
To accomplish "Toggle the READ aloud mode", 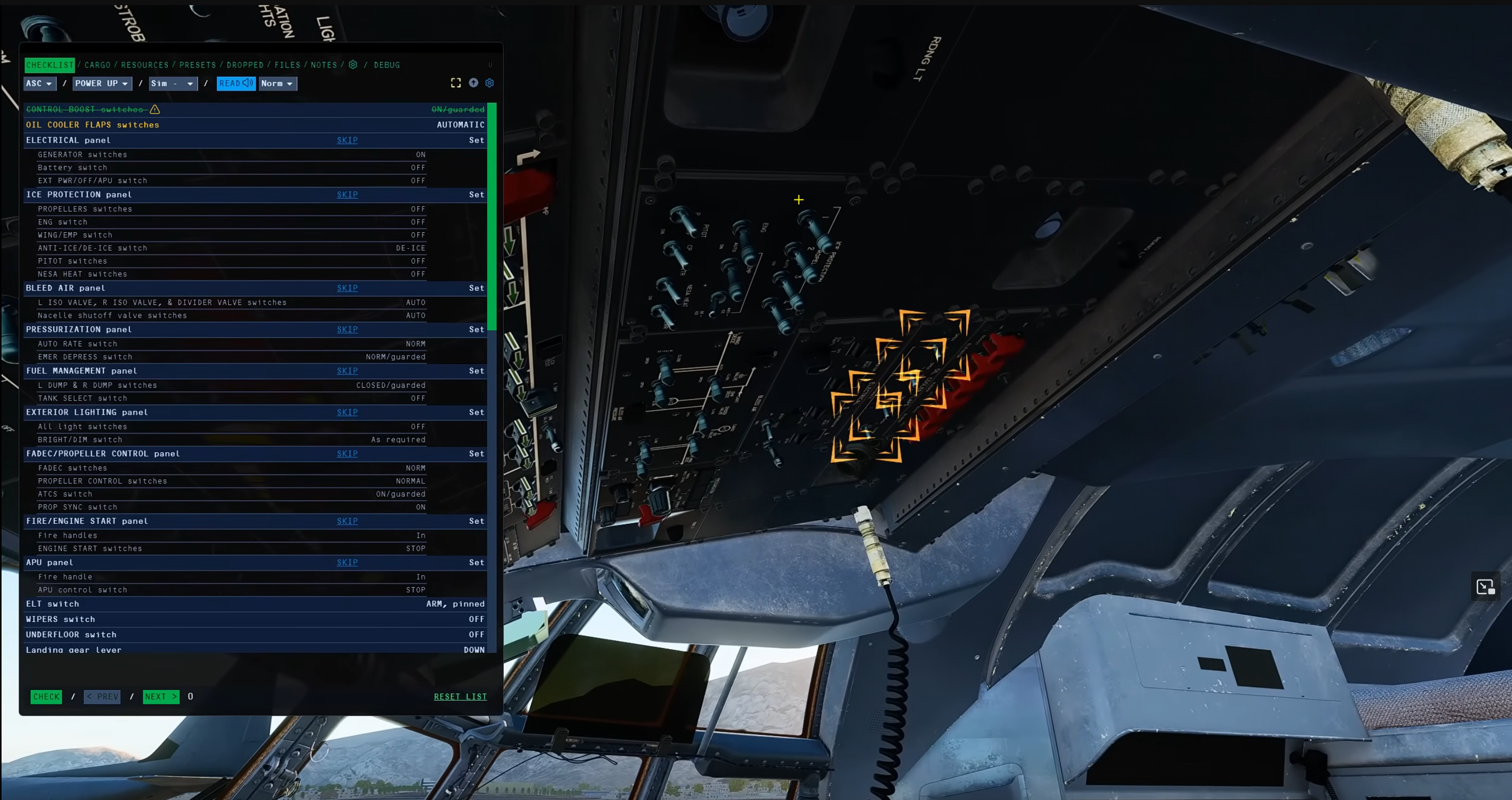I will 232,83.
